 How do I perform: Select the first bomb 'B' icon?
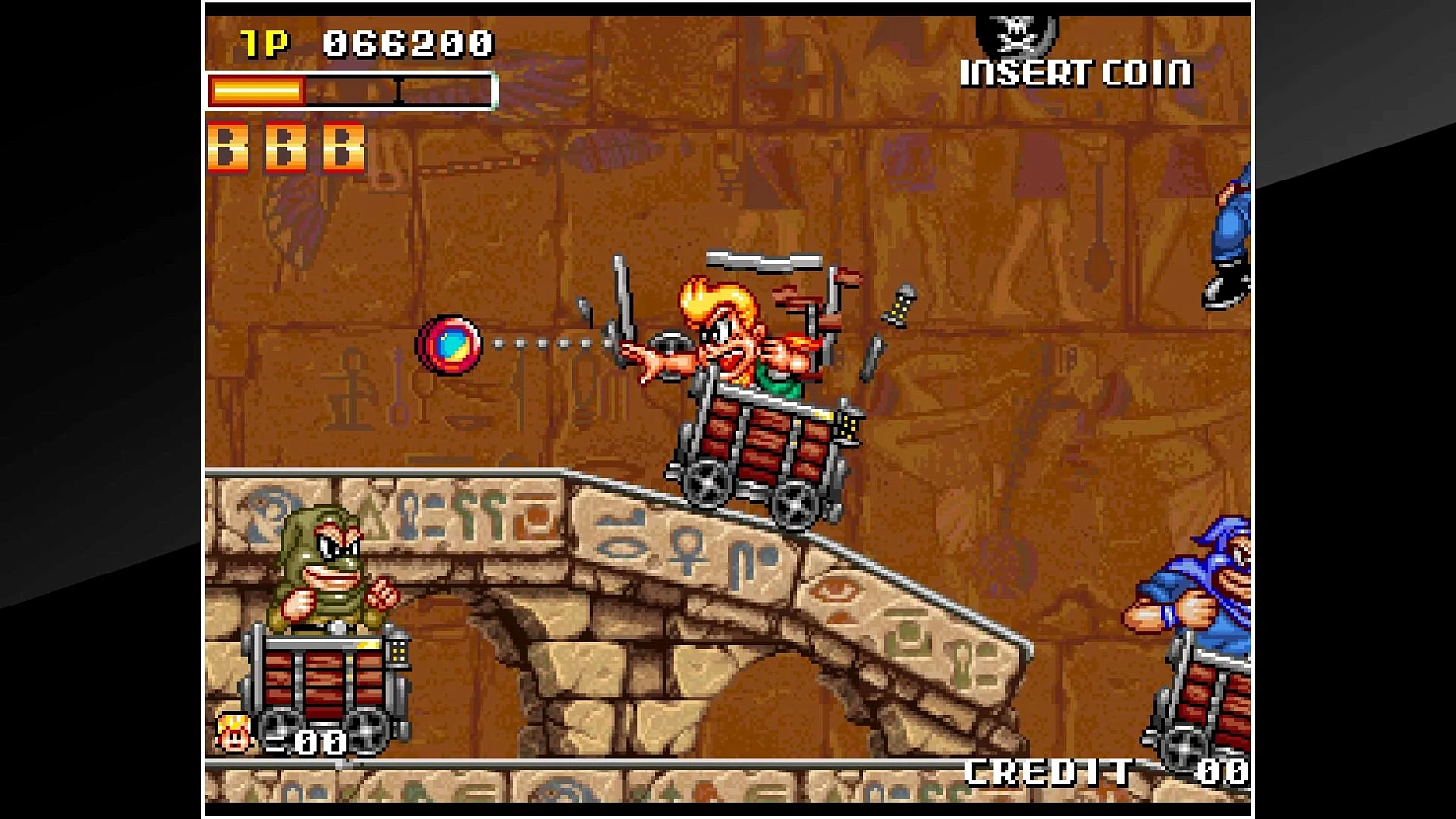pyautogui.click(x=229, y=147)
